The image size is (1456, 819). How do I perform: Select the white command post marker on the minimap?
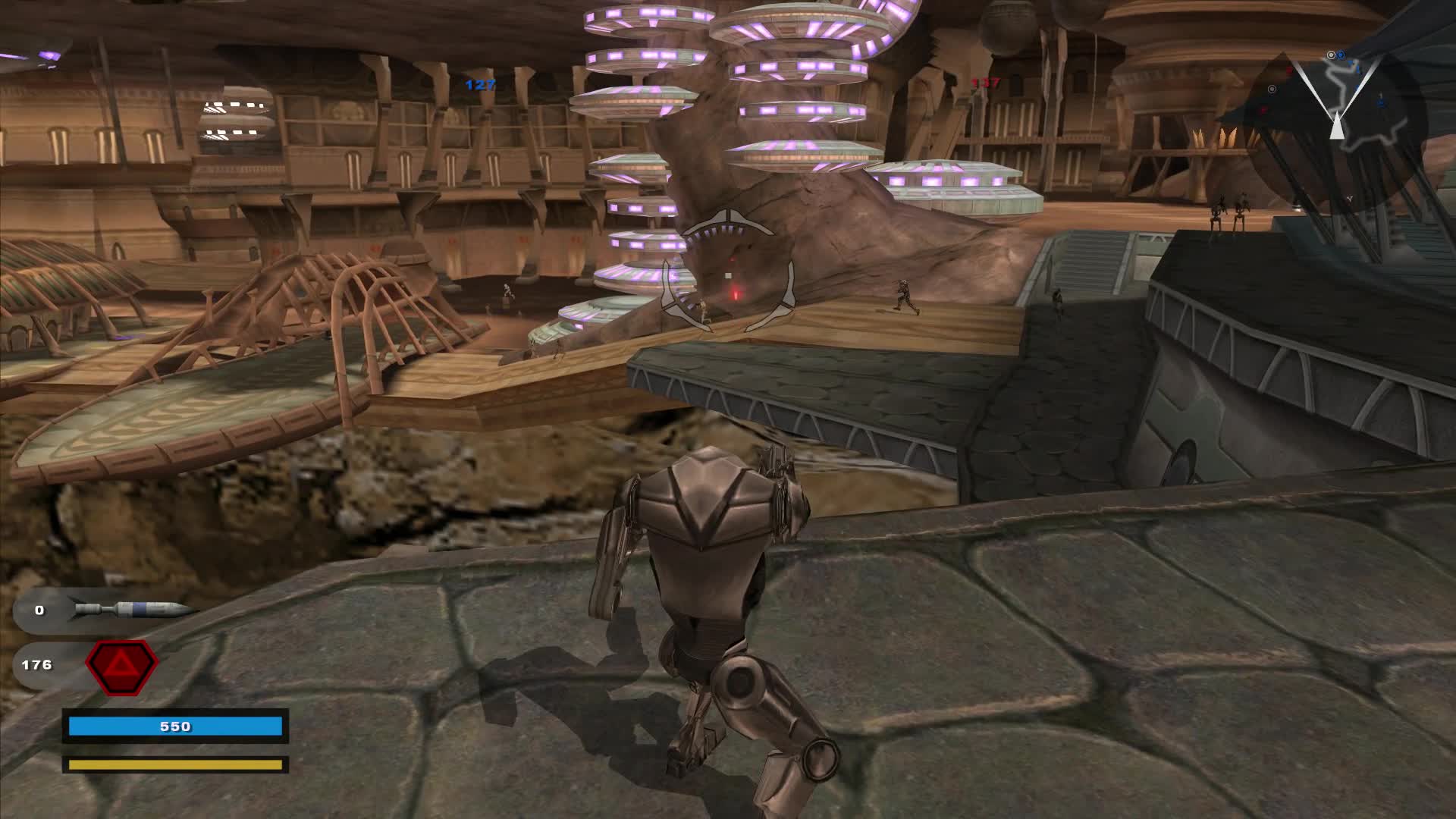(1272, 89)
